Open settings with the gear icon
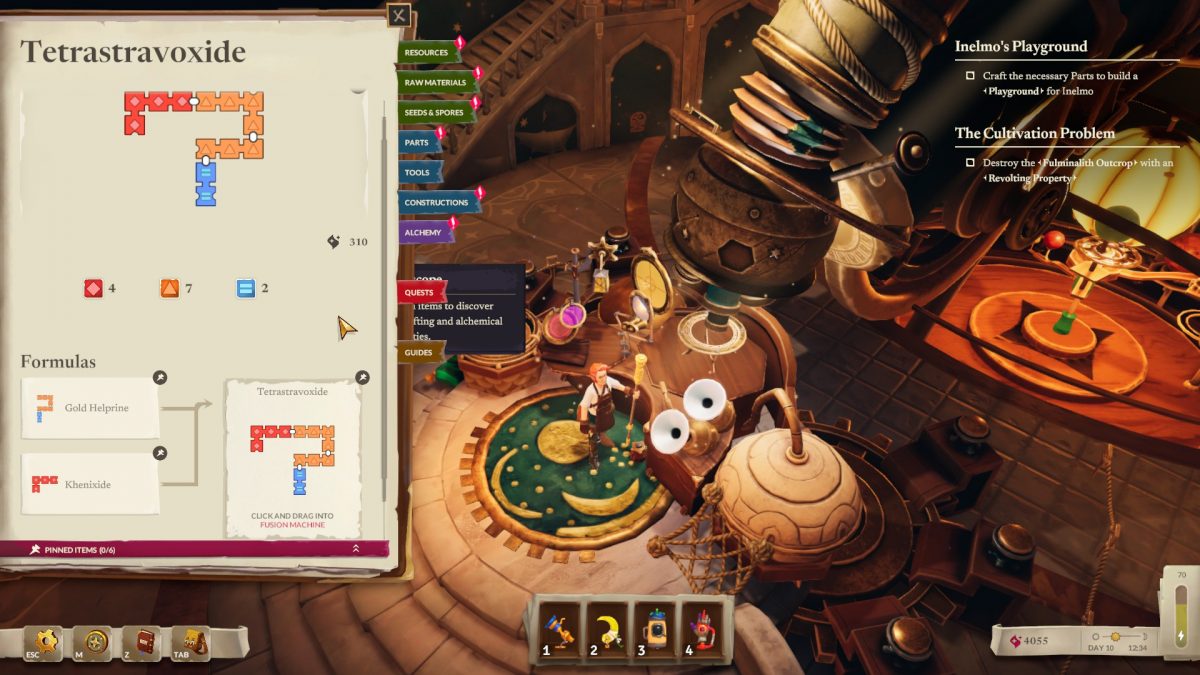 coord(47,641)
